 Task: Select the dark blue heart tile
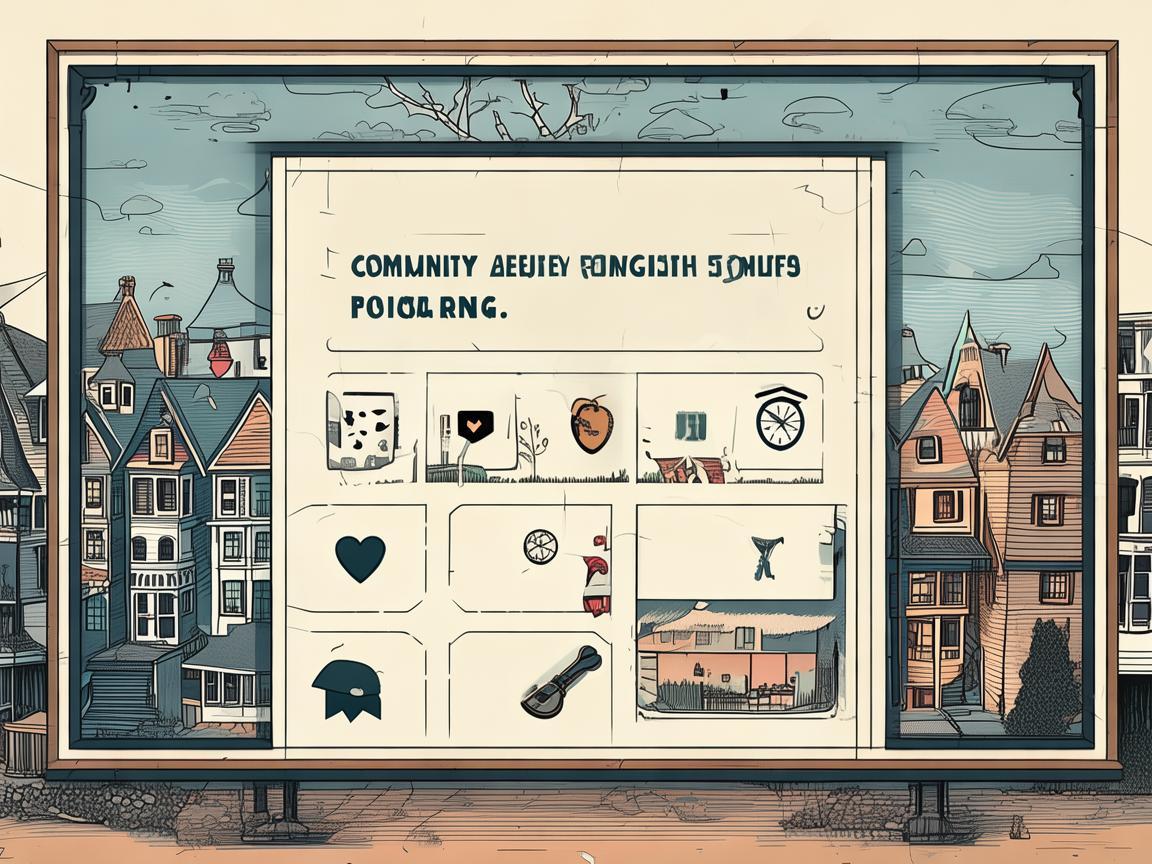pos(359,558)
